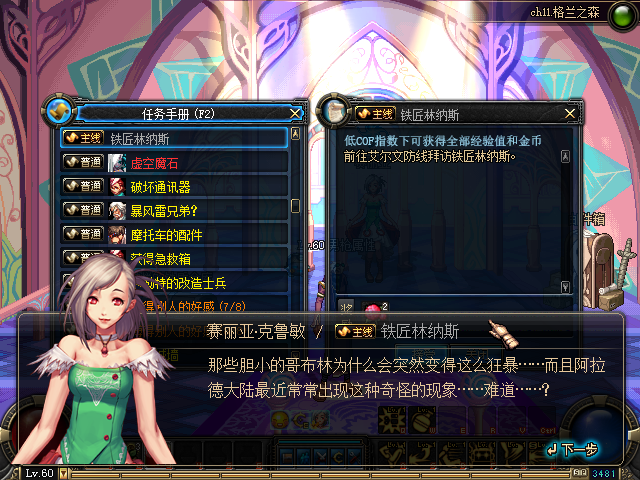Screen dimensions: 640x480
Task: Click the quest list scroll-up arrow
Action: click(295, 133)
